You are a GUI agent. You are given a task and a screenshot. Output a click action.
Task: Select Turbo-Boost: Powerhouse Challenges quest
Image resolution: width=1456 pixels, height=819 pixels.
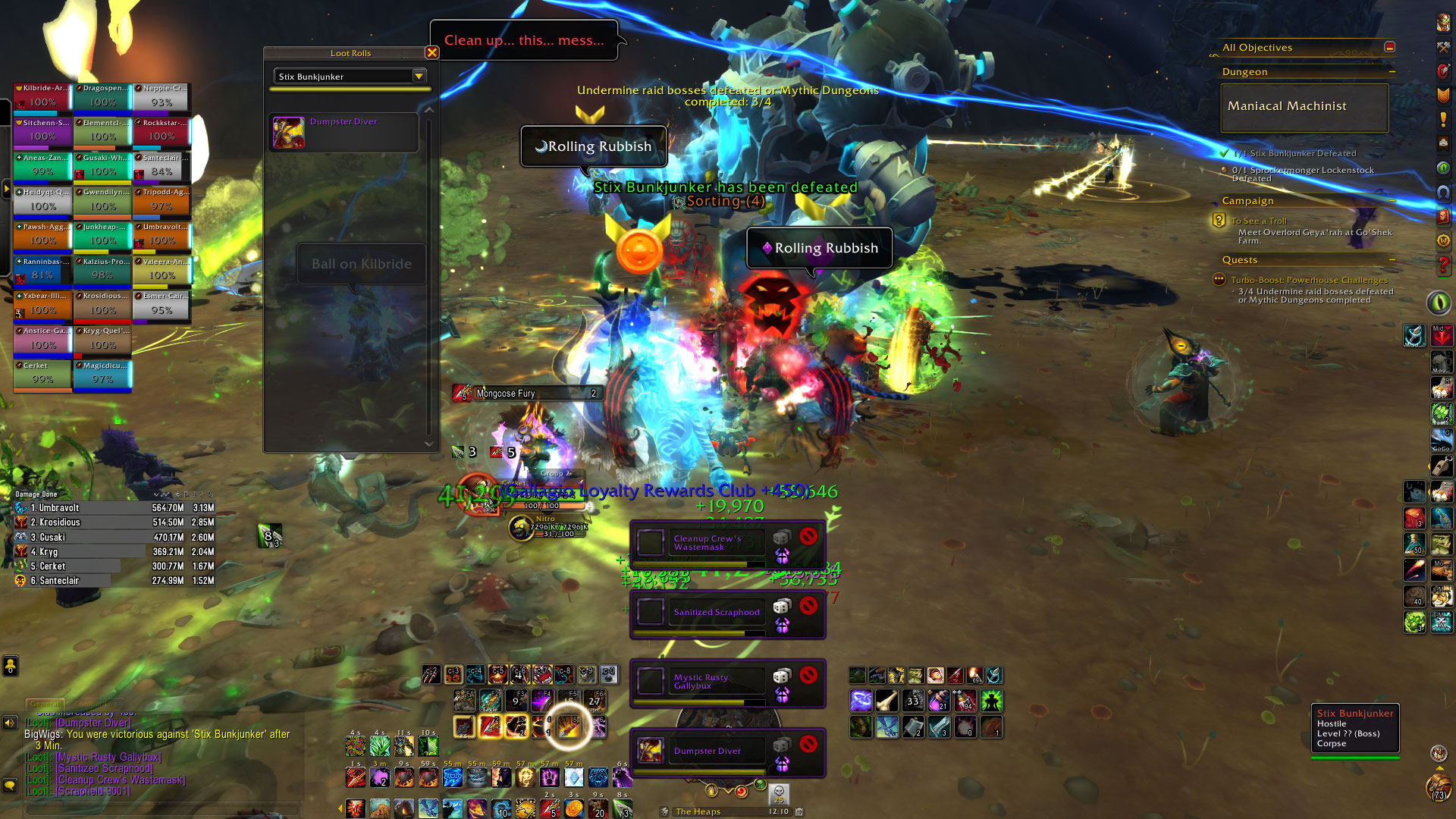[x=1309, y=280]
